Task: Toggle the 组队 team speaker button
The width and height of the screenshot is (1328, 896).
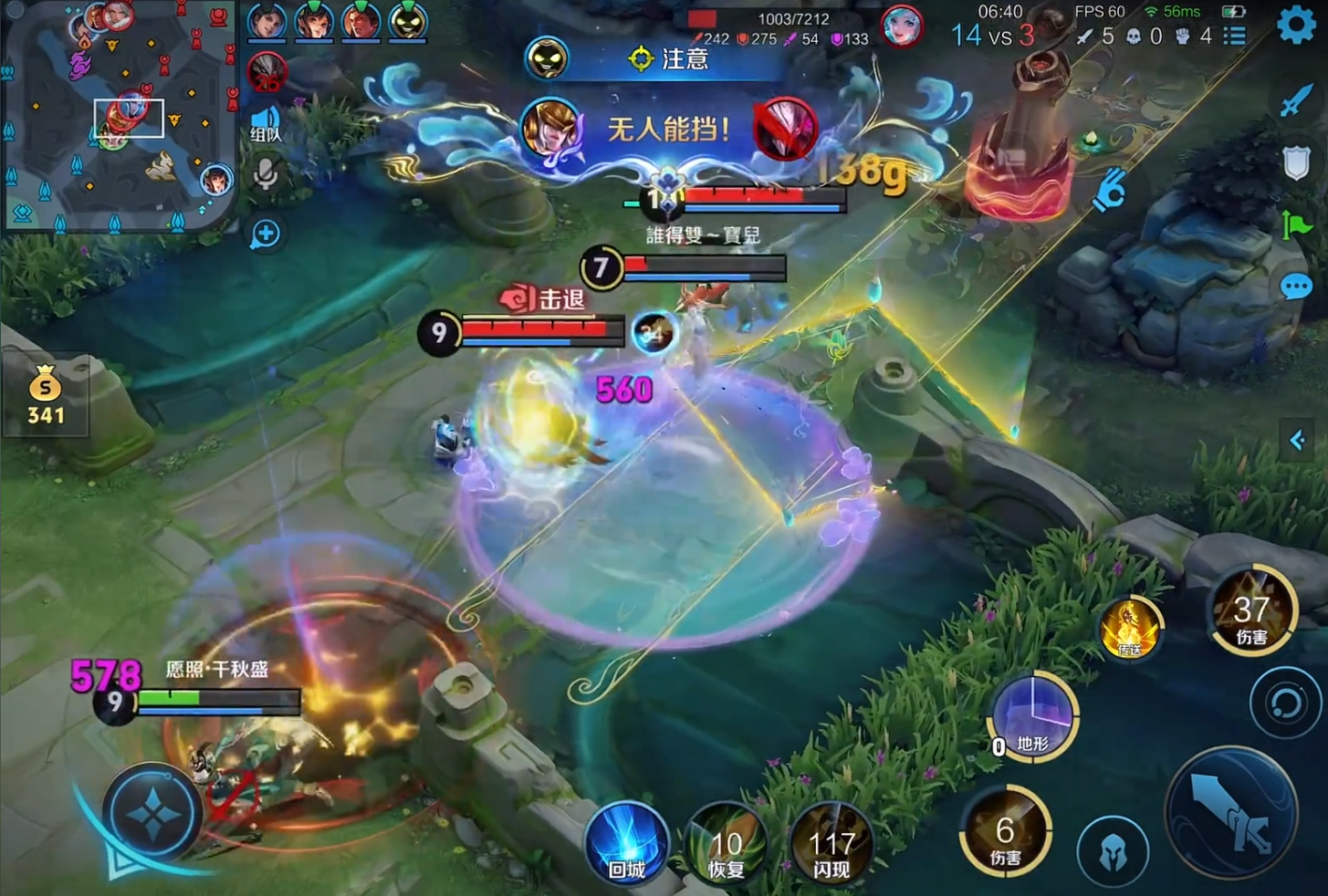Action: coord(266,123)
